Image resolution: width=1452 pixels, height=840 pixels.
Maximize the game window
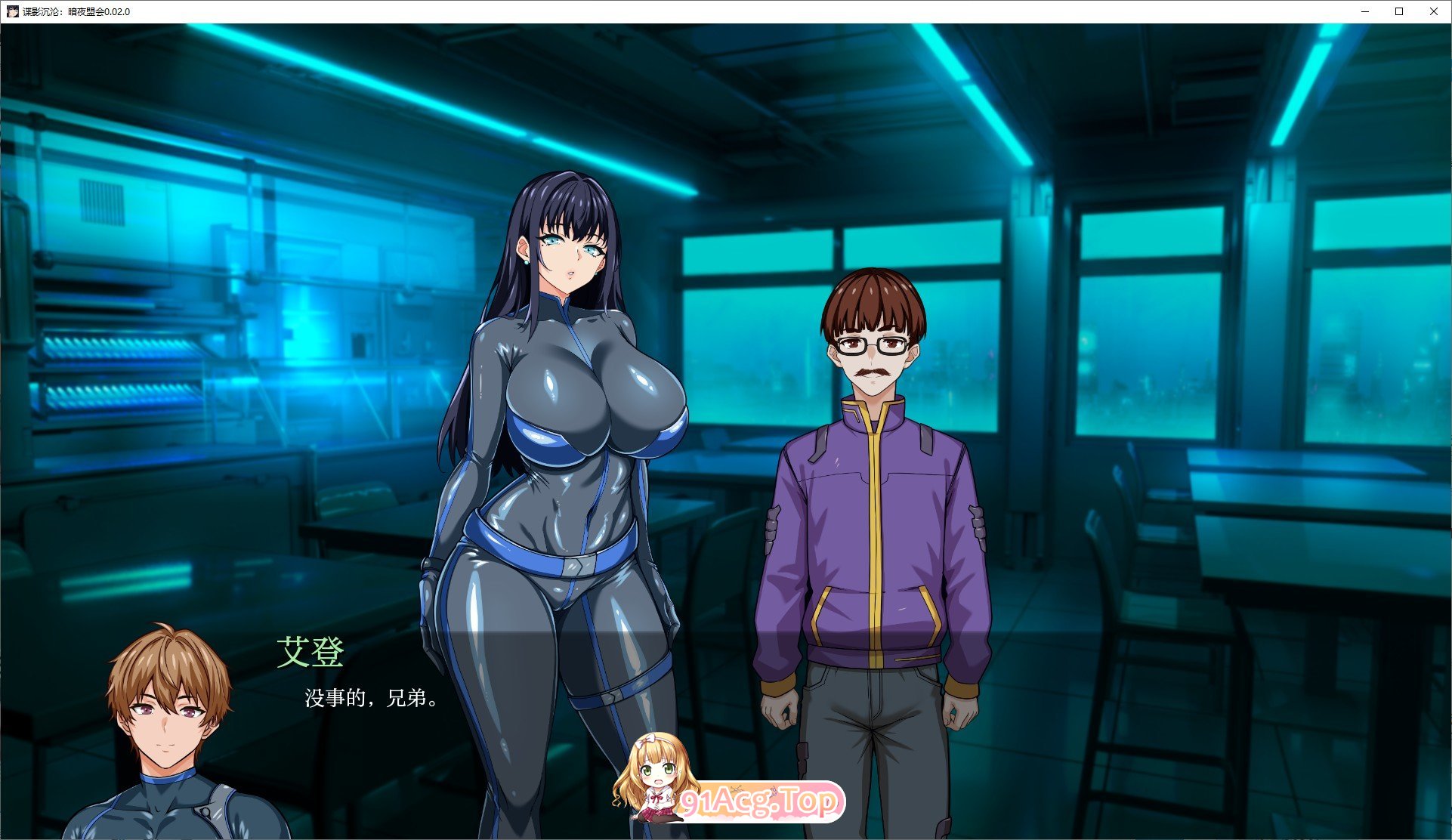[1399, 11]
